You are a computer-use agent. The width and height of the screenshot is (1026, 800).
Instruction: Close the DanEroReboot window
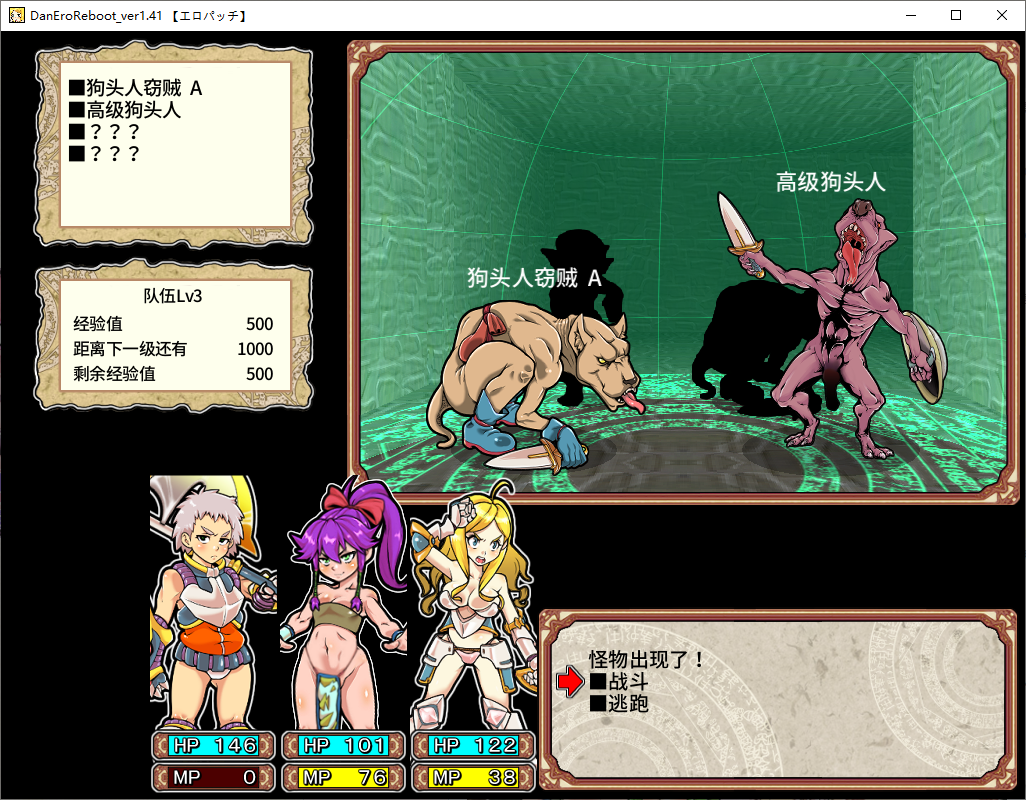pos(1002,15)
